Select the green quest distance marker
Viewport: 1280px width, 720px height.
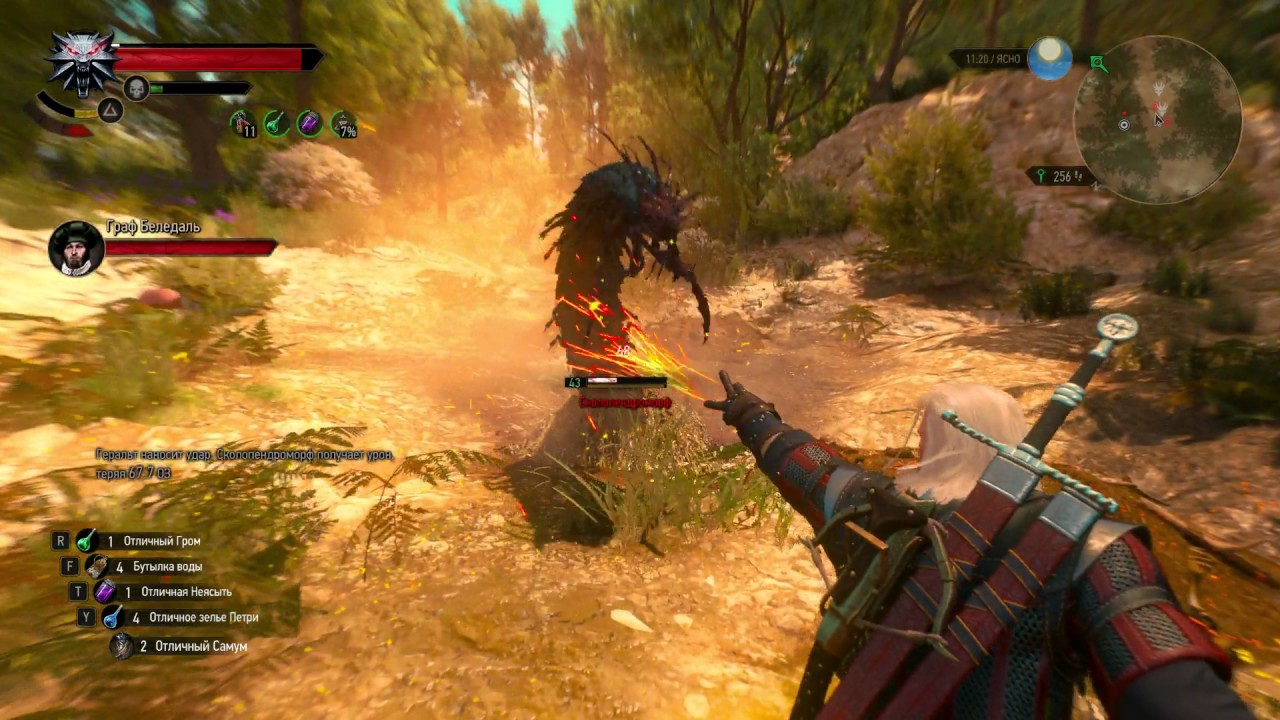[1040, 176]
